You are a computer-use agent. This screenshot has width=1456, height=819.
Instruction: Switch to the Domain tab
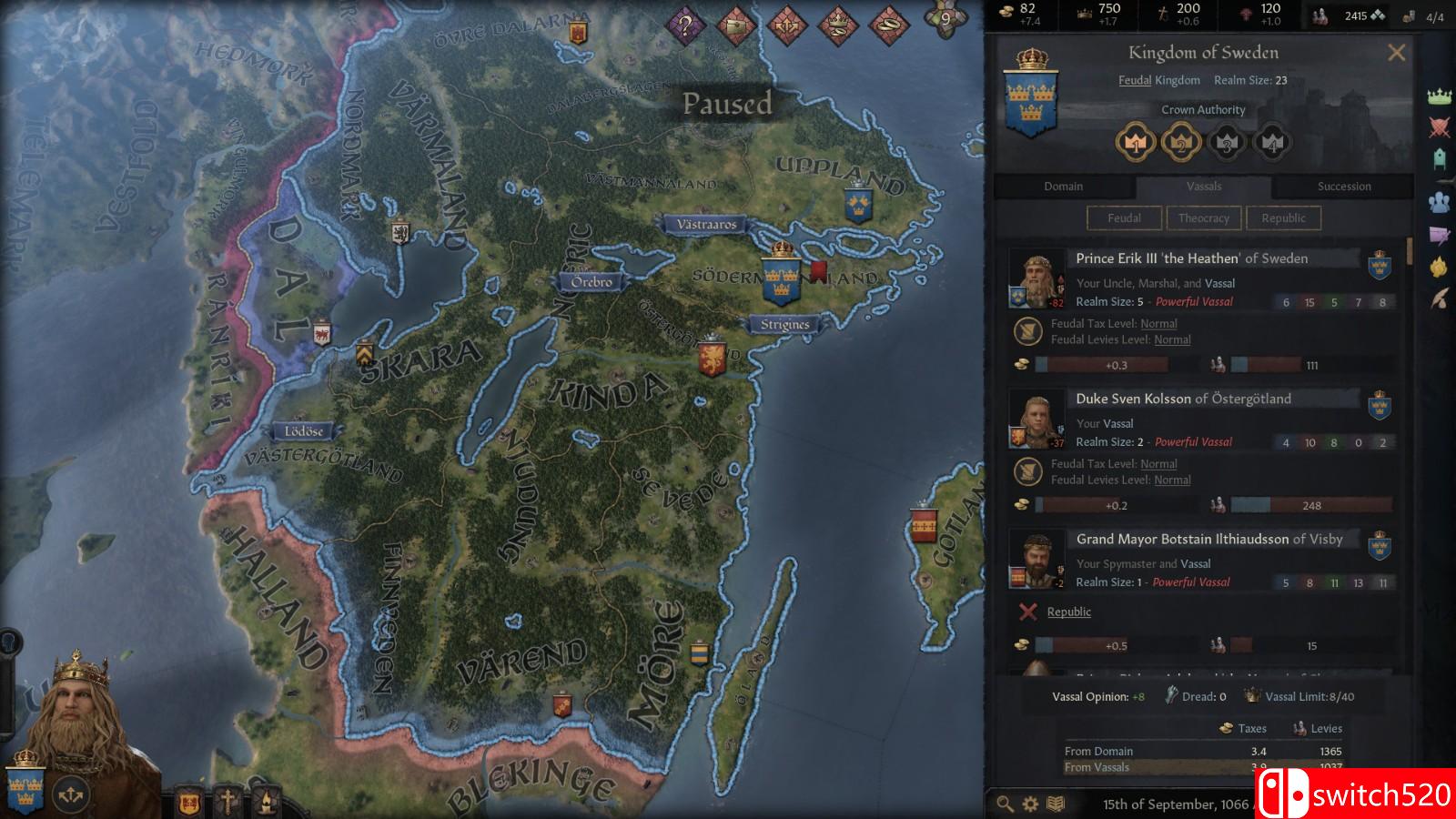[x=1064, y=186]
